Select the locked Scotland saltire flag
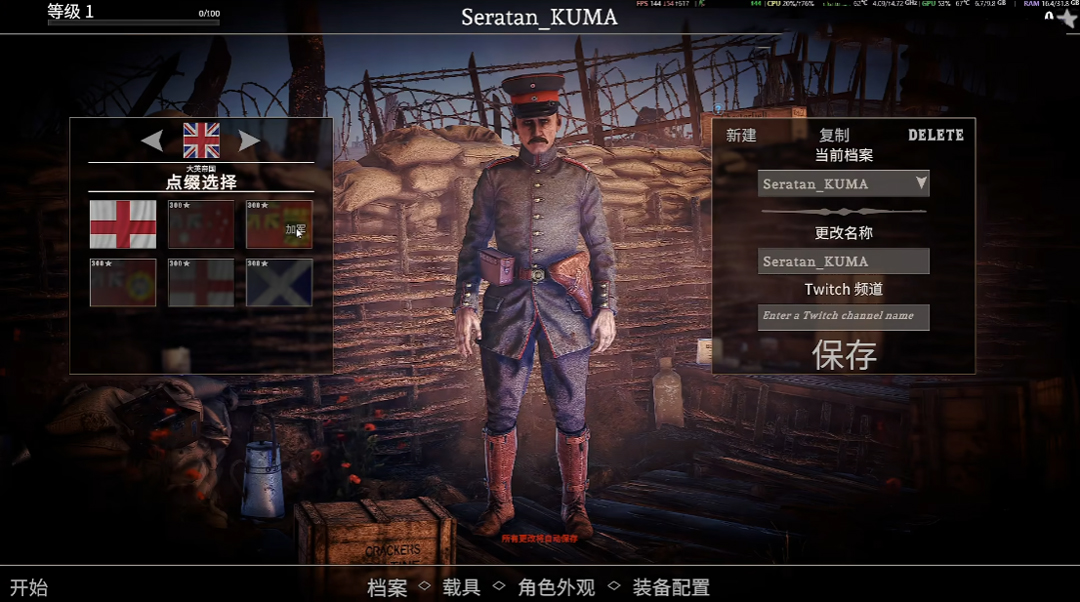Viewport: 1080px width, 602px height. (279, 282)
